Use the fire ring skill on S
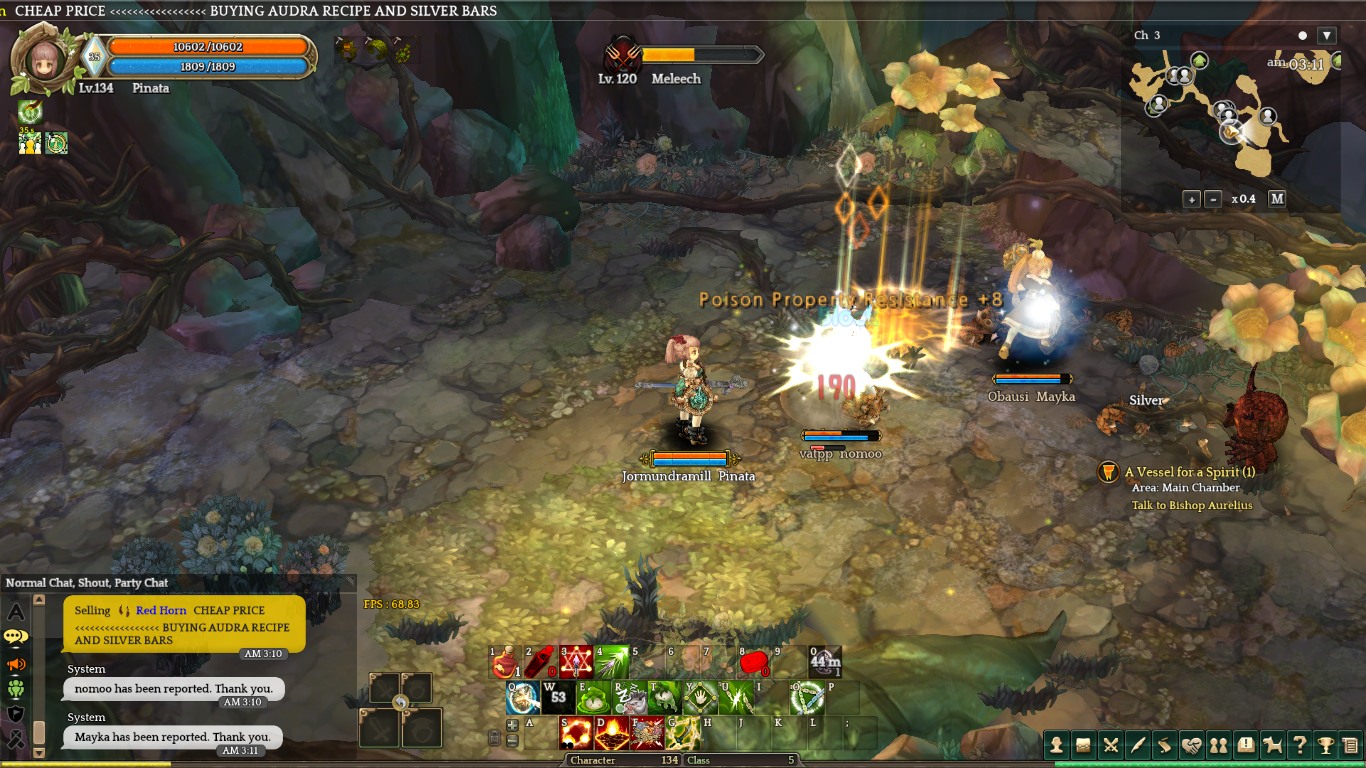 coord(576,734)
